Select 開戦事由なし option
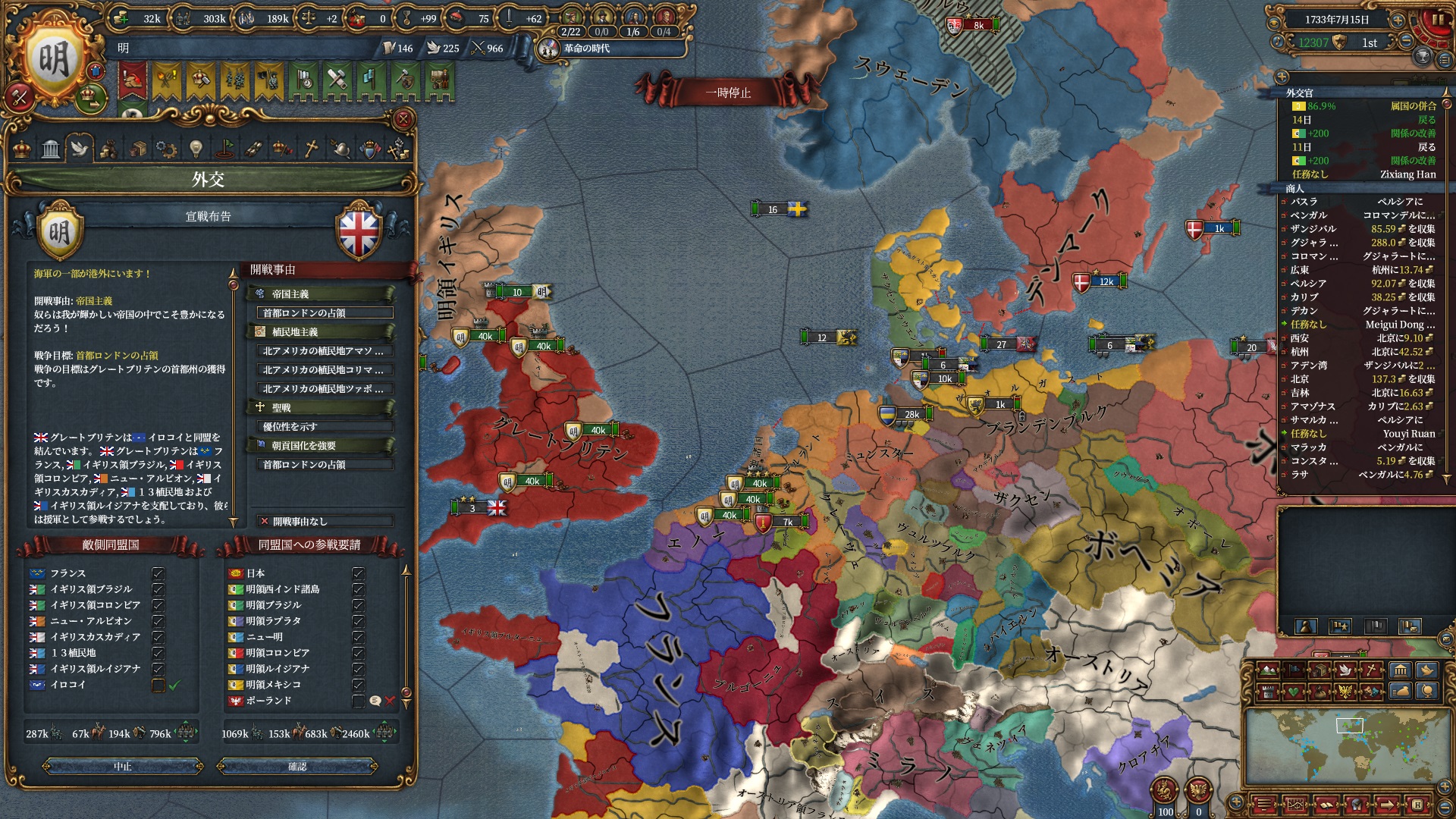This screenshot has height=819, width=1456. (325, 522)
